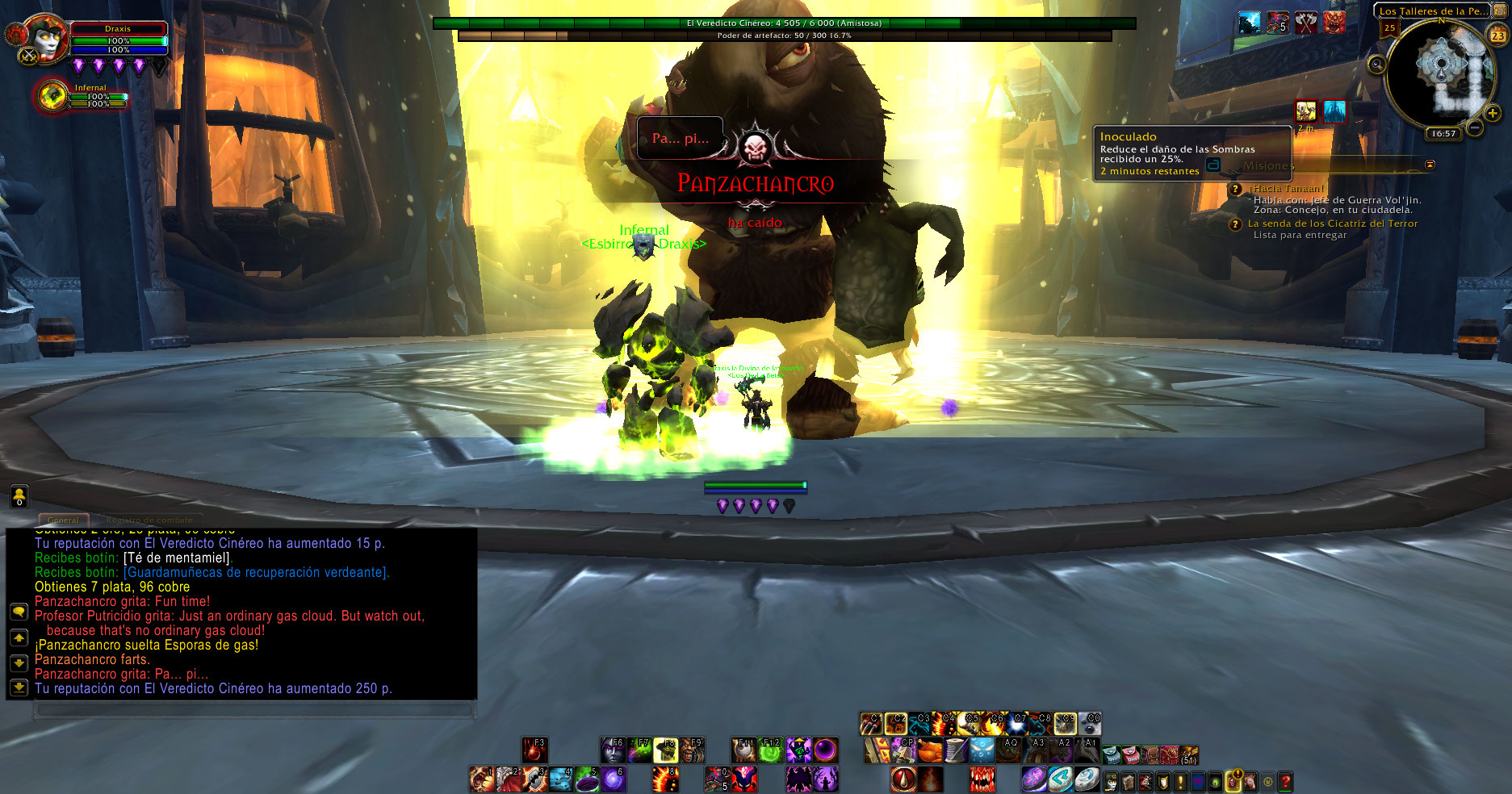Open the world map button beside zone name
The height and width of the screenshot is (794, 1512).
(1499, 10)
